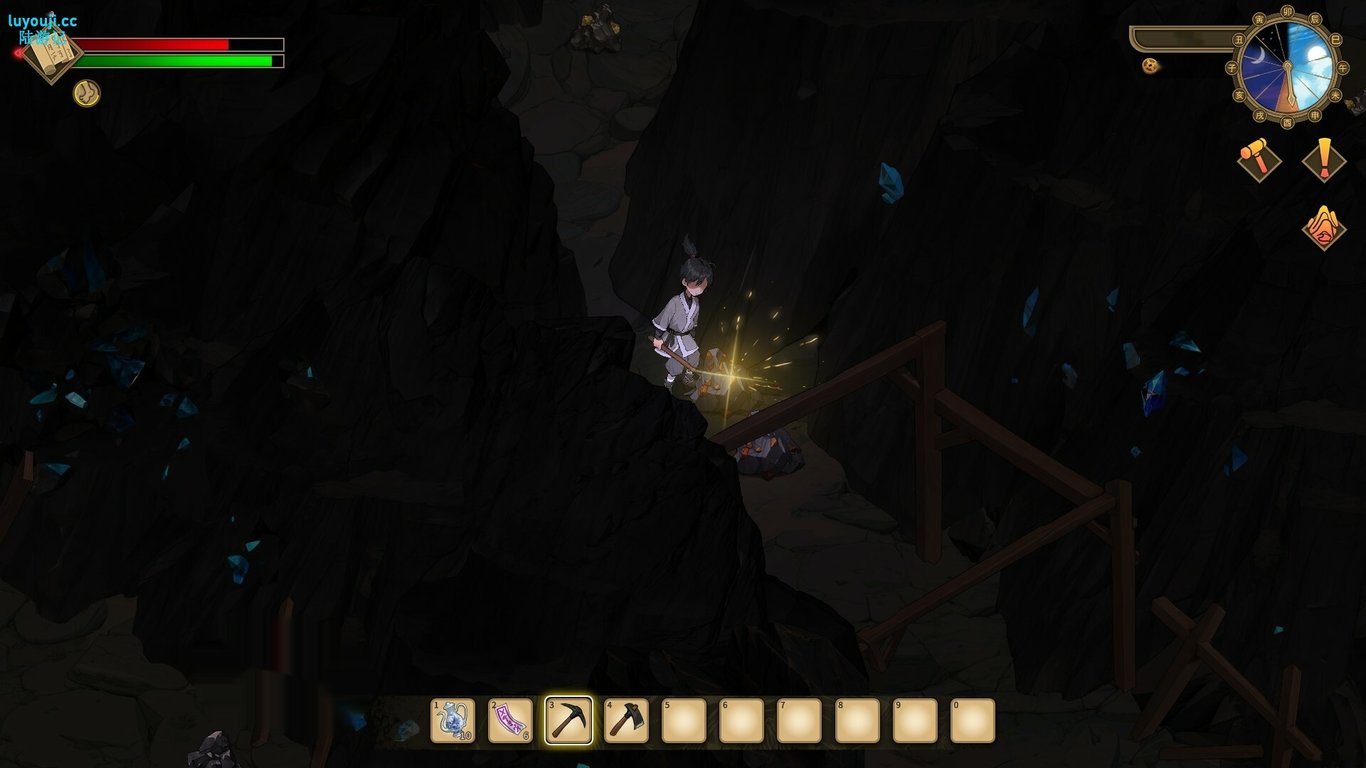Choose the purple talisman in hotbar
The width and height of the screenshot is (1366, 768).
point(511,720)
